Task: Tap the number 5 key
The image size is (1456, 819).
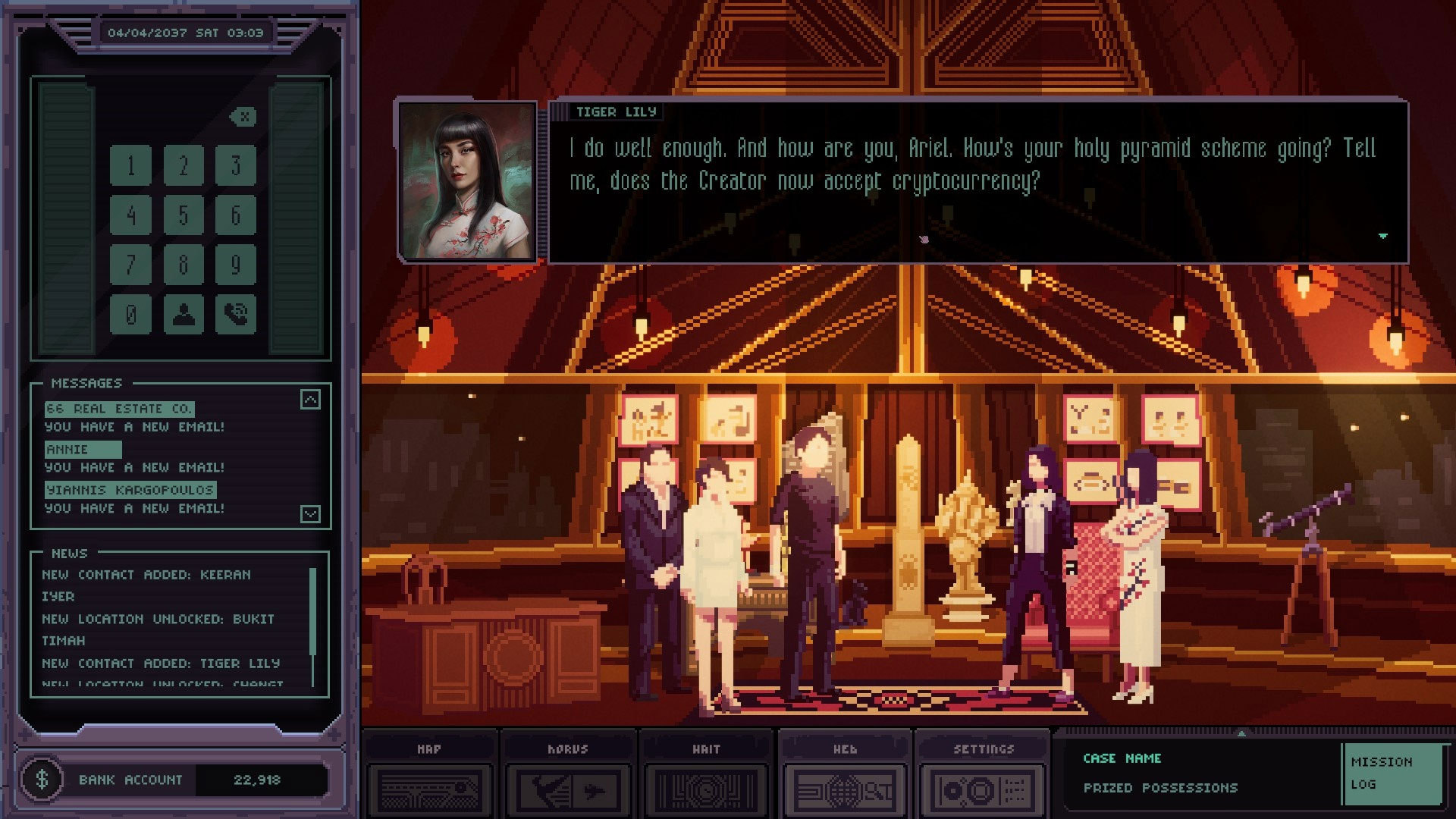Action: tap(184, 215)
